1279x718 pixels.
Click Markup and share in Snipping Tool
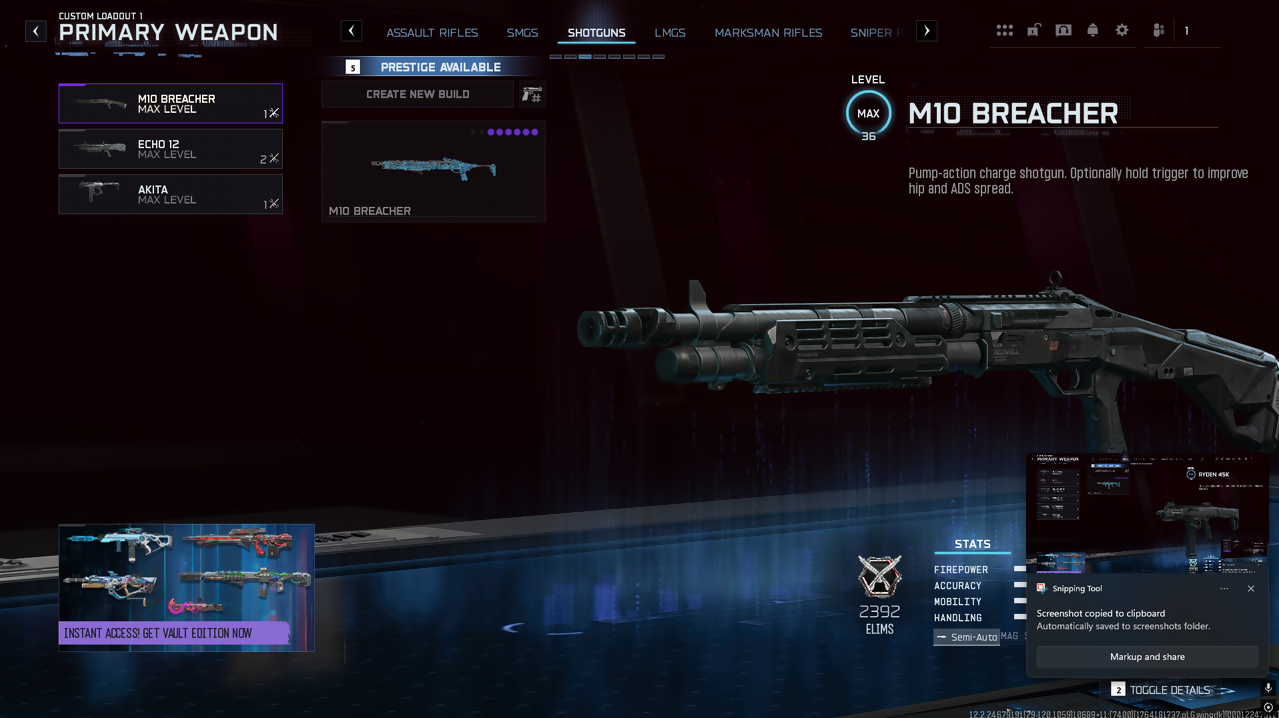tap(1147, 657)
